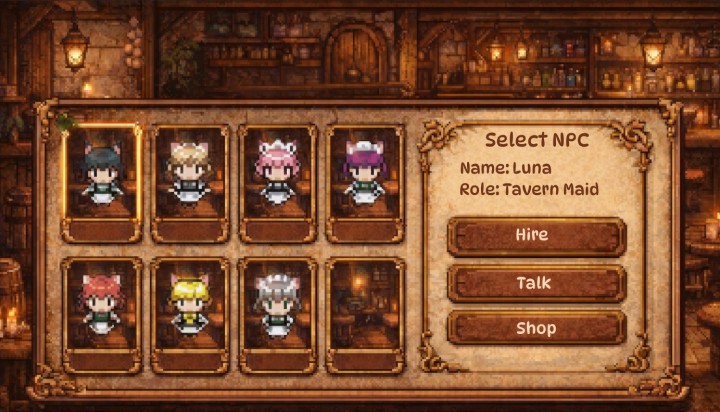The image size is (720, 412).
Task: Open the Shop
Action: 537,328
